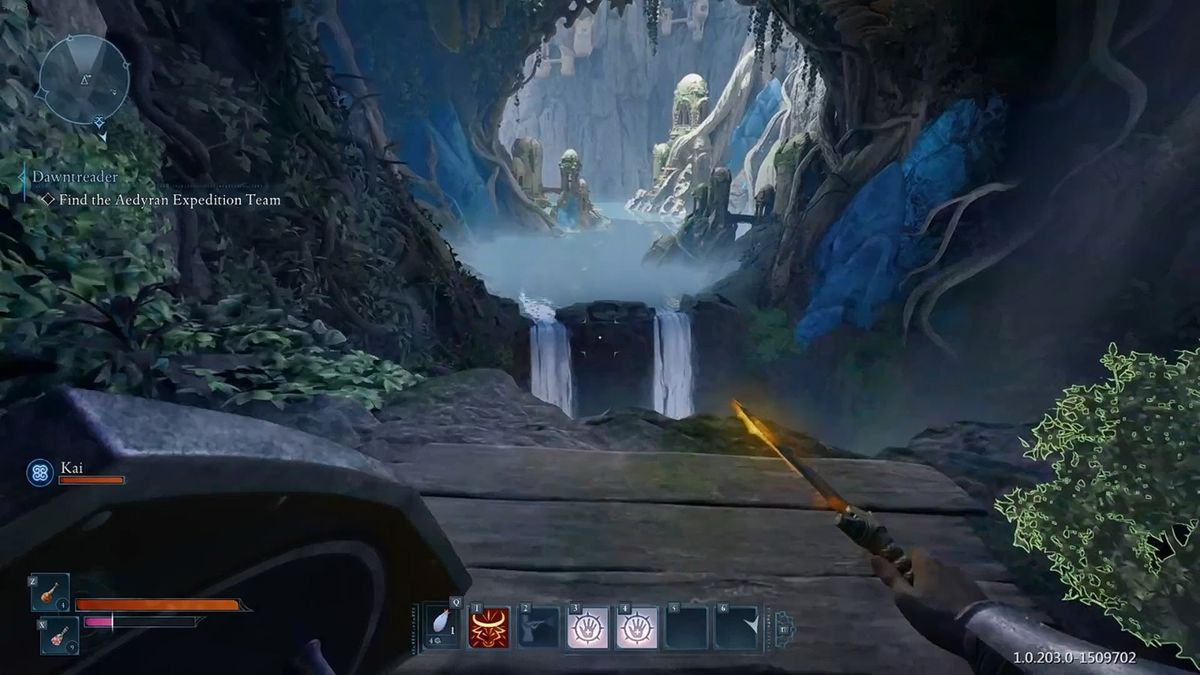Open the circular minimap
This screenshot has height=675, width=1200.
pos(84,79)
